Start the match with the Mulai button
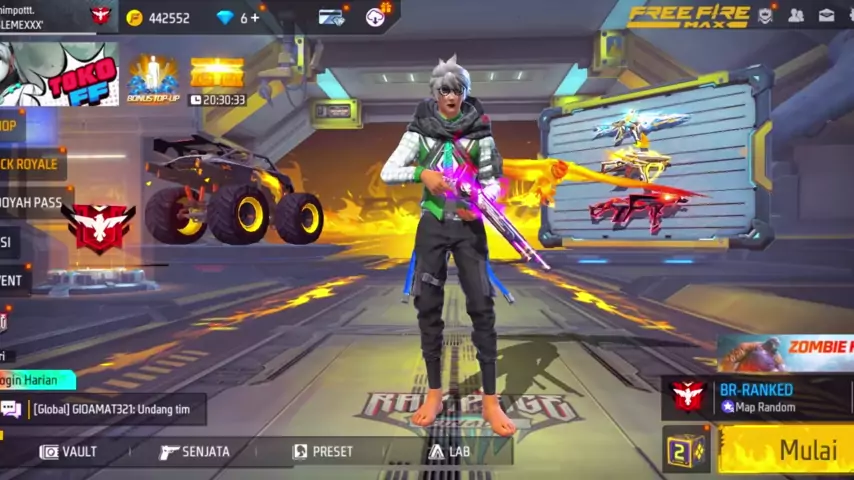Viewport: 854px width, 480px height. tap(792, 449)
